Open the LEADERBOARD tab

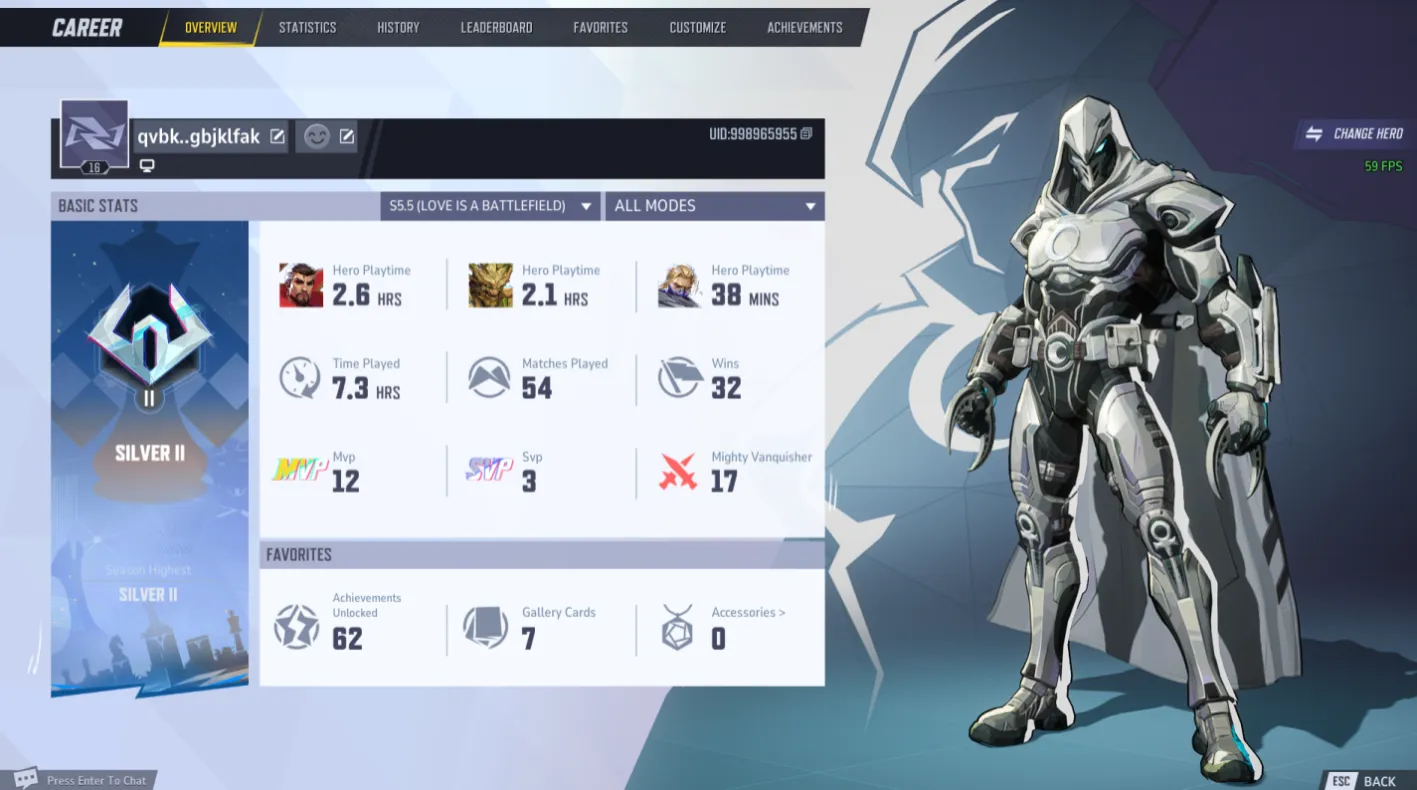[x=496, y=27]
